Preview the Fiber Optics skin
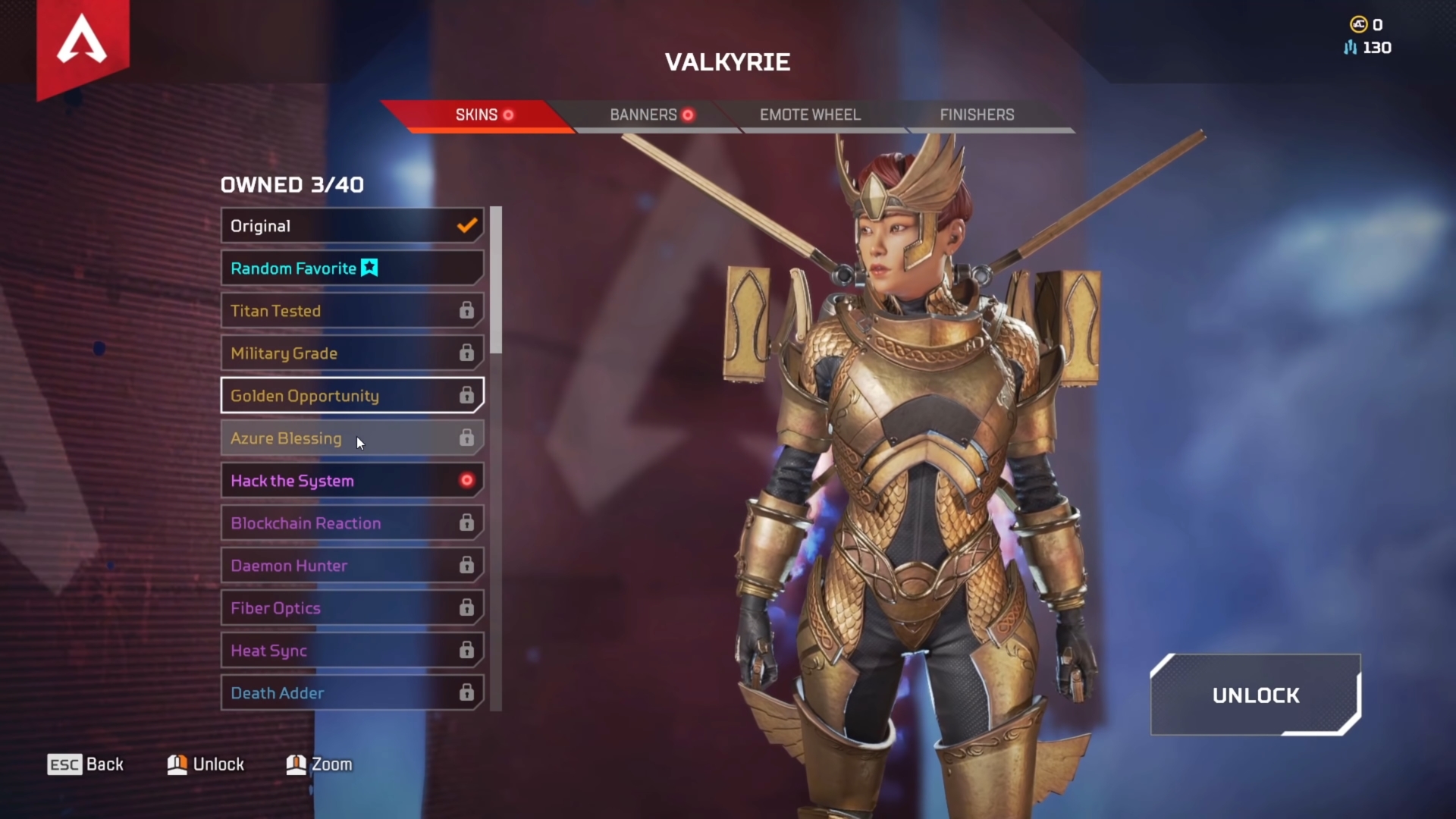 click(352, 608)
